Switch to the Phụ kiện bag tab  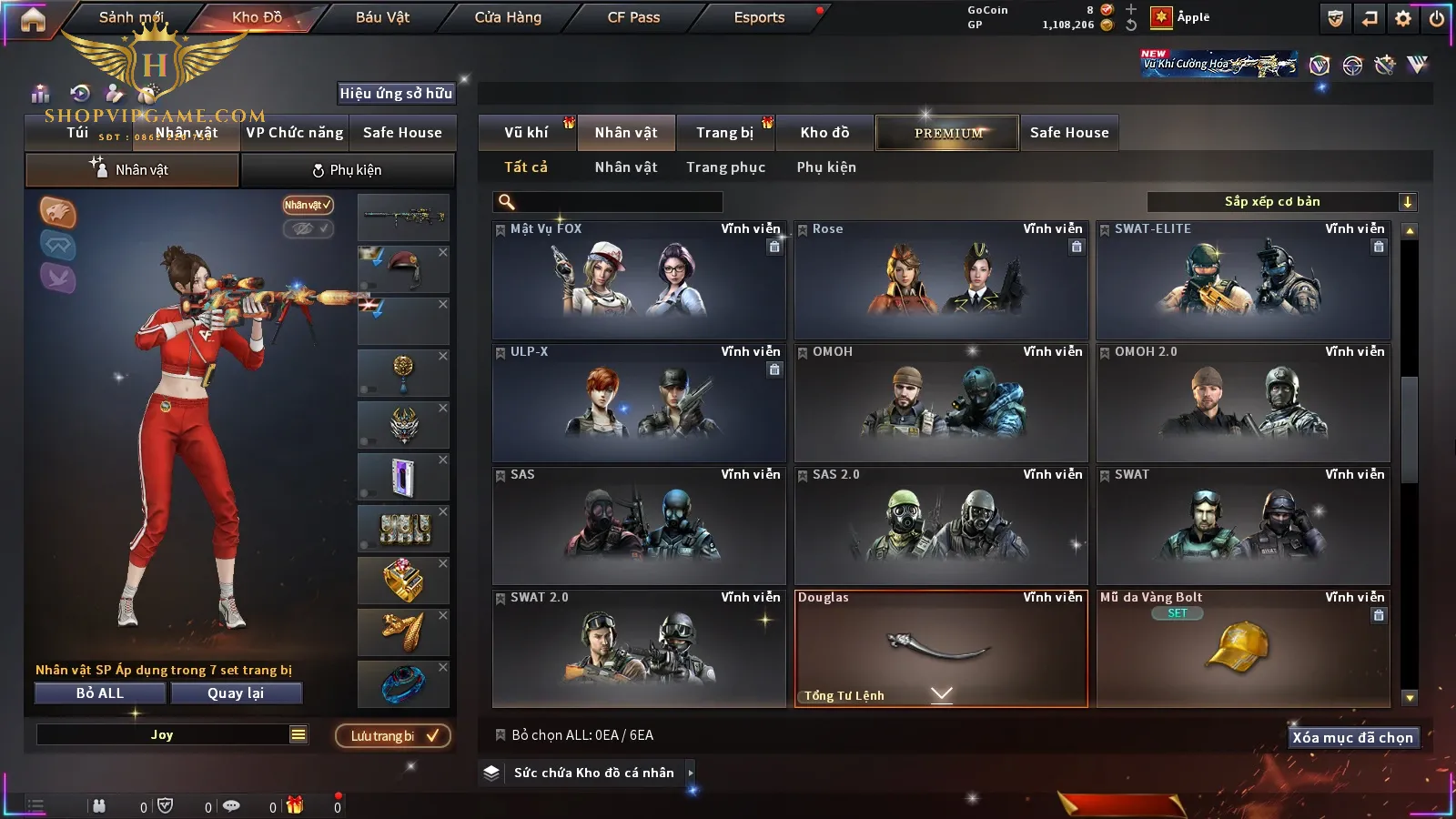click(x=347, y=170)
